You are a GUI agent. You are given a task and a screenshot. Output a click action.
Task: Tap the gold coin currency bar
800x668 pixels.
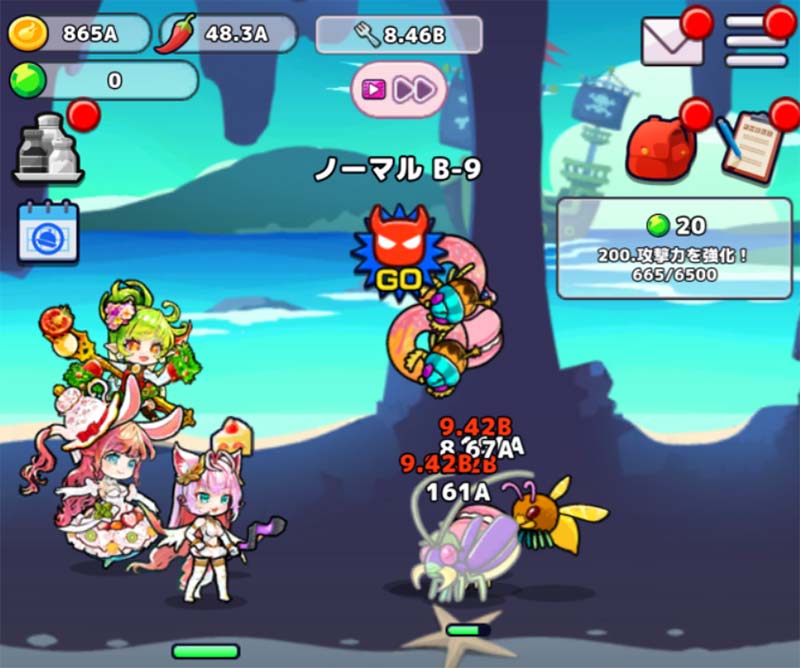pos(78,34)
